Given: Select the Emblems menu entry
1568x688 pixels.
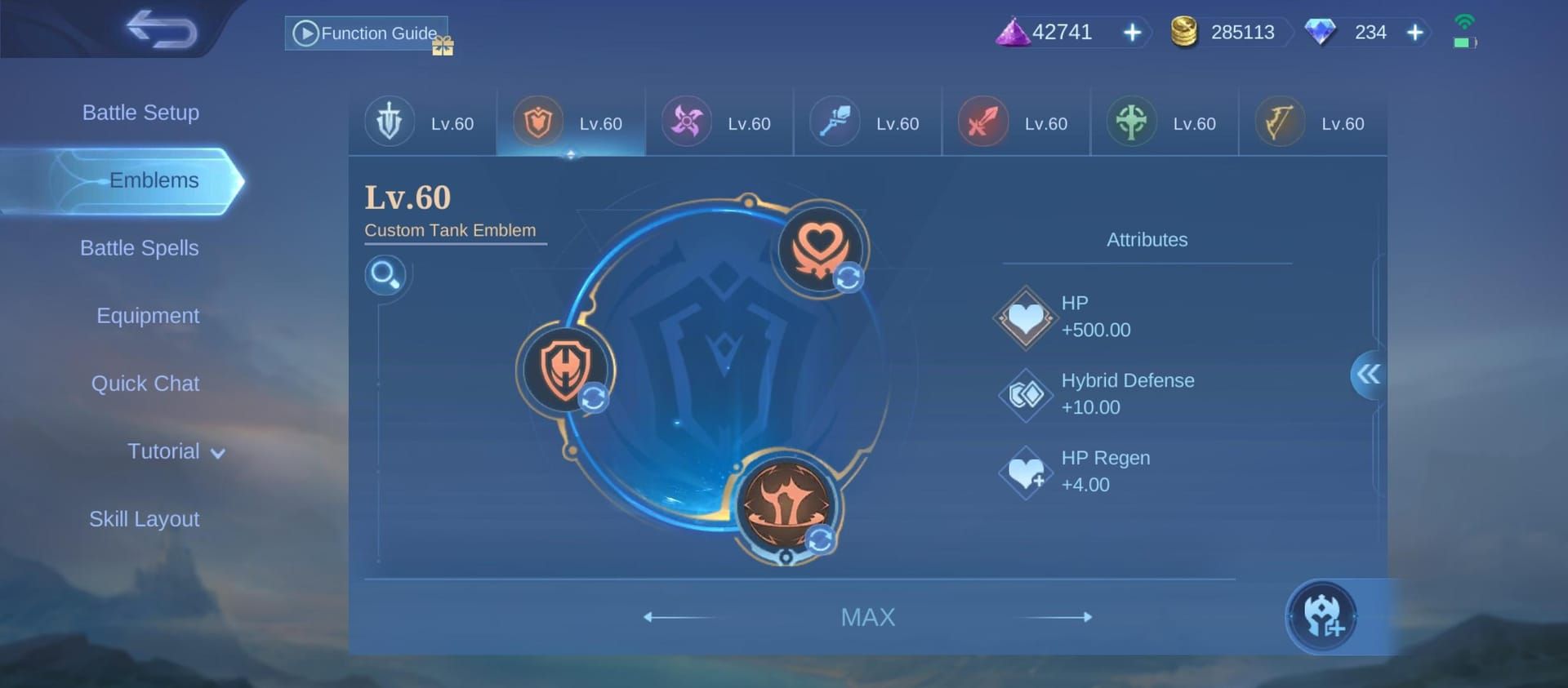Looking at the screenshot, I should pyautogui.click(x=154, y=180).
